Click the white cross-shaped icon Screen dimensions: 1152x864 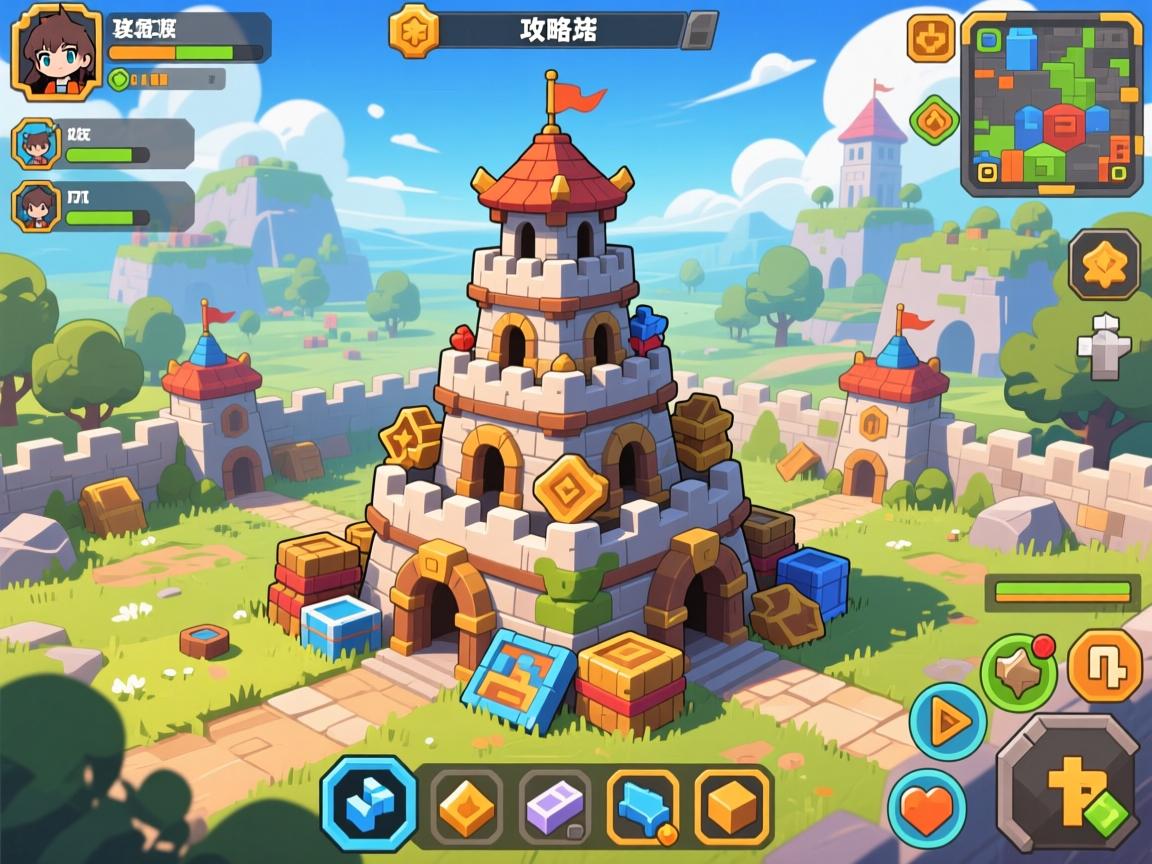coord(1104,347)
